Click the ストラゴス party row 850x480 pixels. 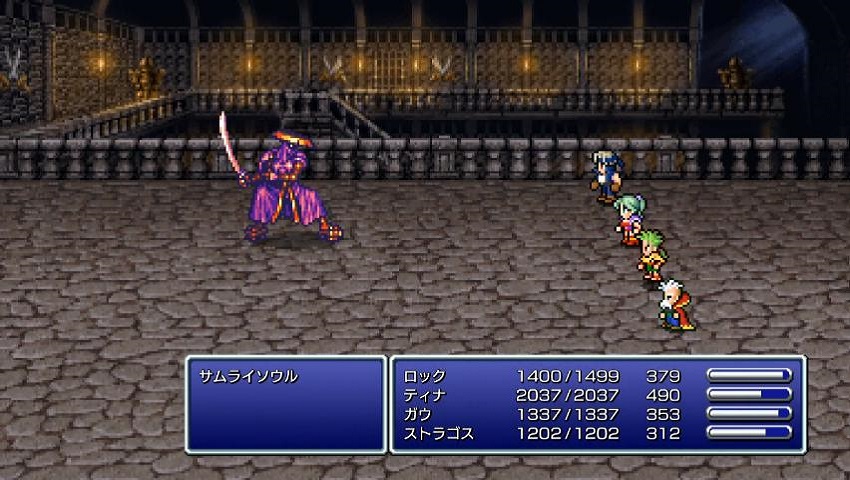point(438,434)
